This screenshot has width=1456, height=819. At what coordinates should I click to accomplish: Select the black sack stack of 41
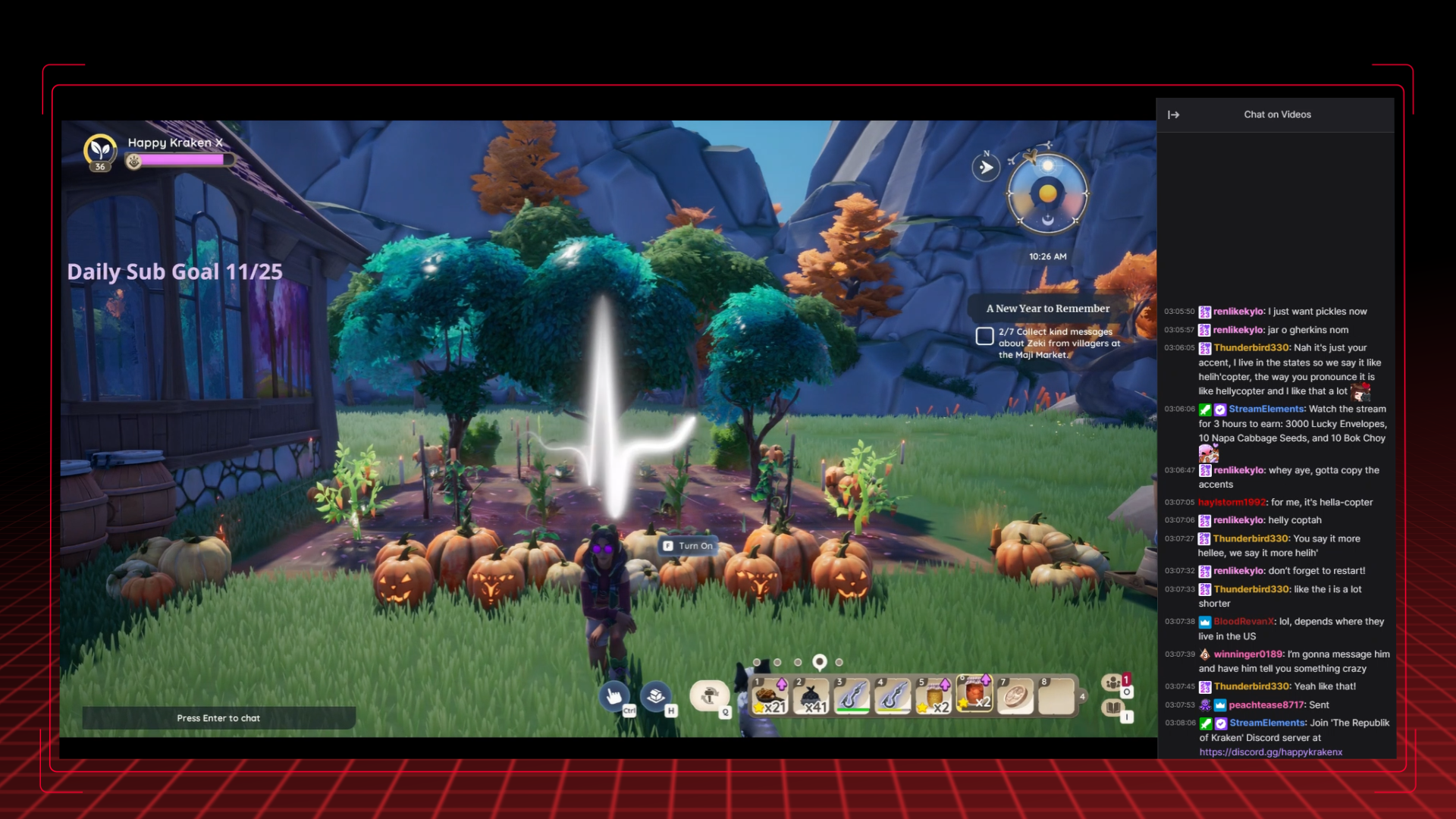click(811, 697)
